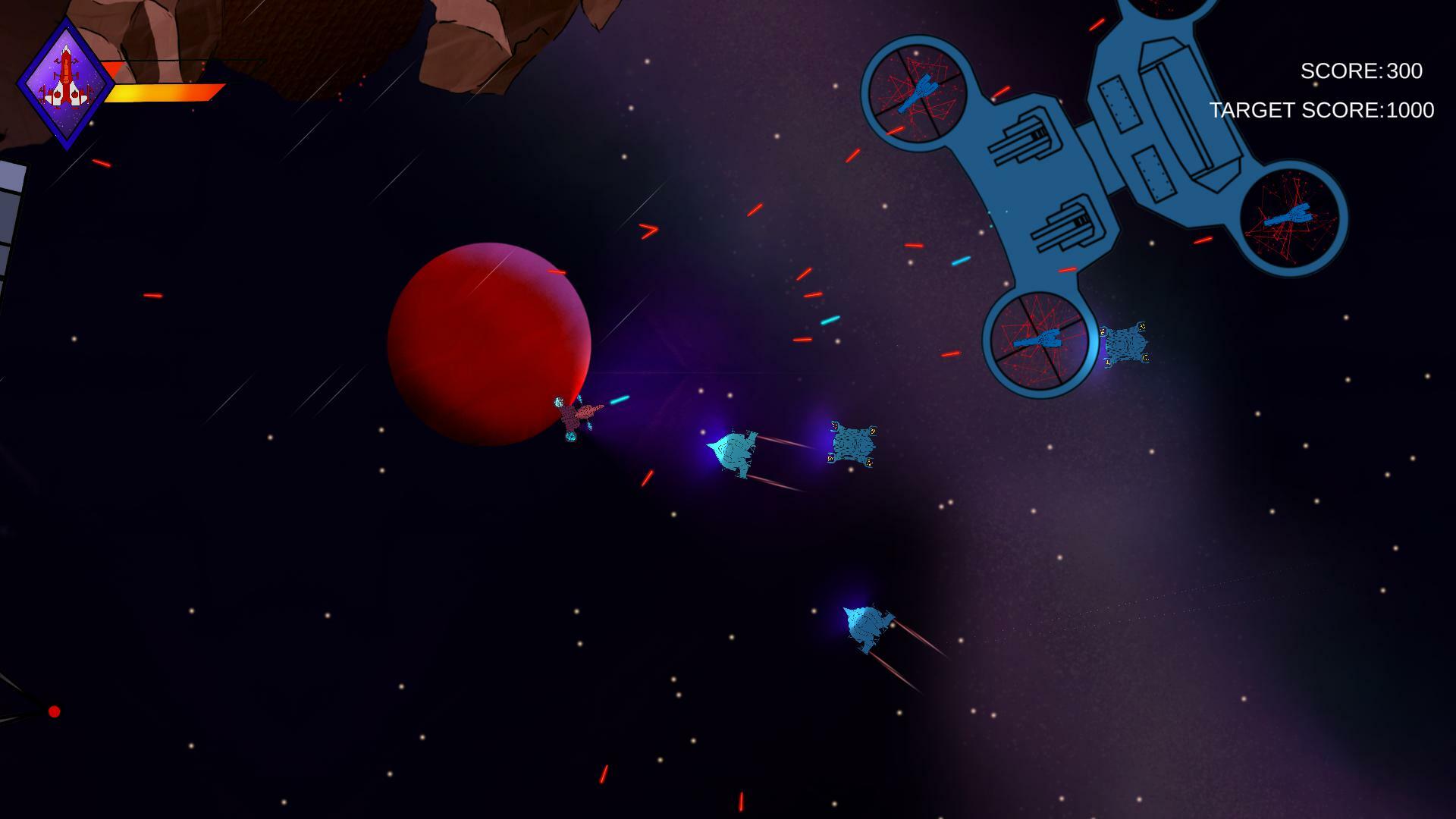Click the square drone enemy near the center fighter

click(x=851, y=442)
